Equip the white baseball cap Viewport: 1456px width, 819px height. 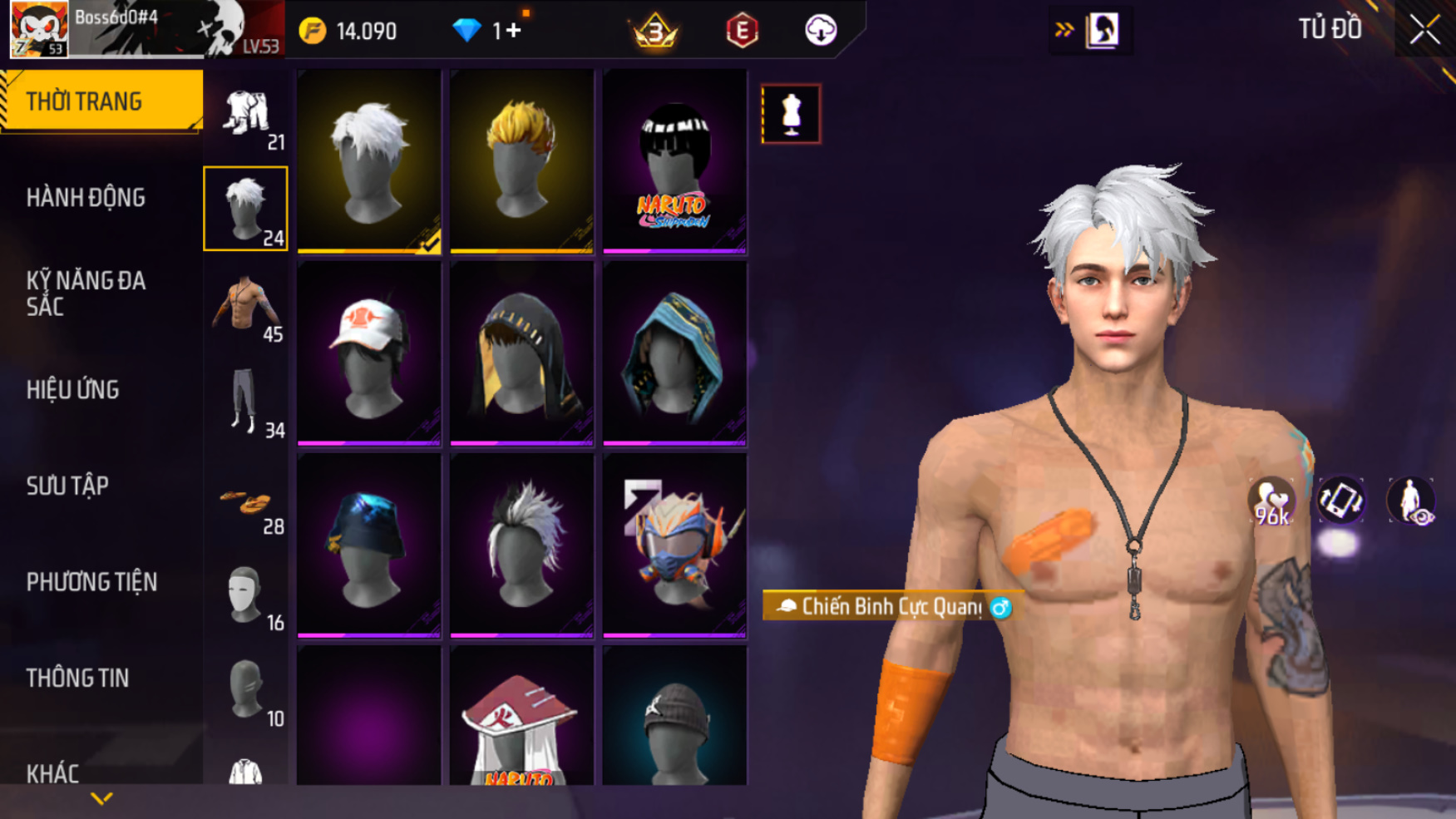pyautogui.click(x=368, y=353)
